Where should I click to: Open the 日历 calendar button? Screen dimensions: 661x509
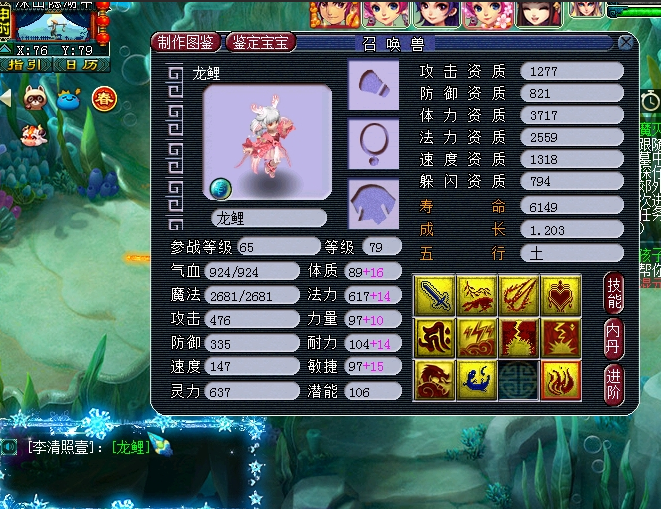point(82,64)
